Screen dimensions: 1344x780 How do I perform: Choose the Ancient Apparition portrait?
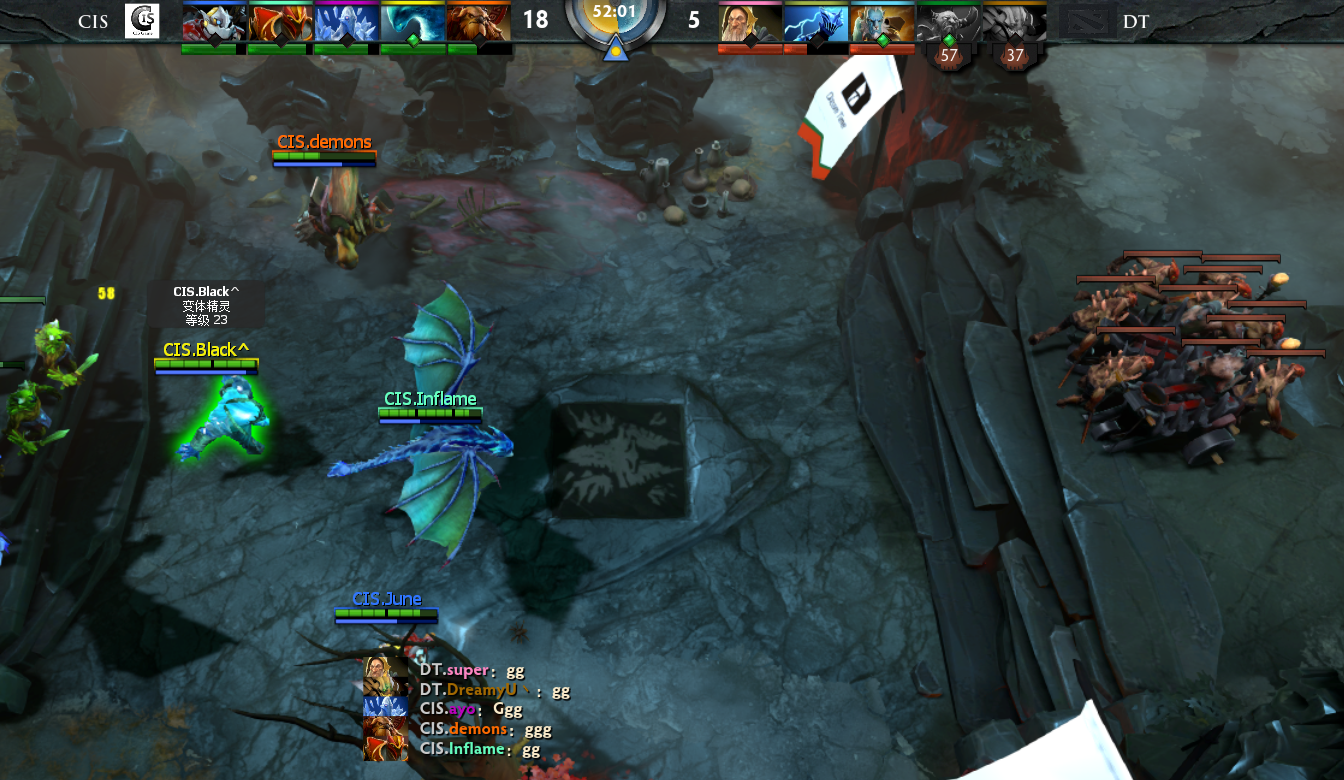click(346, 22)
